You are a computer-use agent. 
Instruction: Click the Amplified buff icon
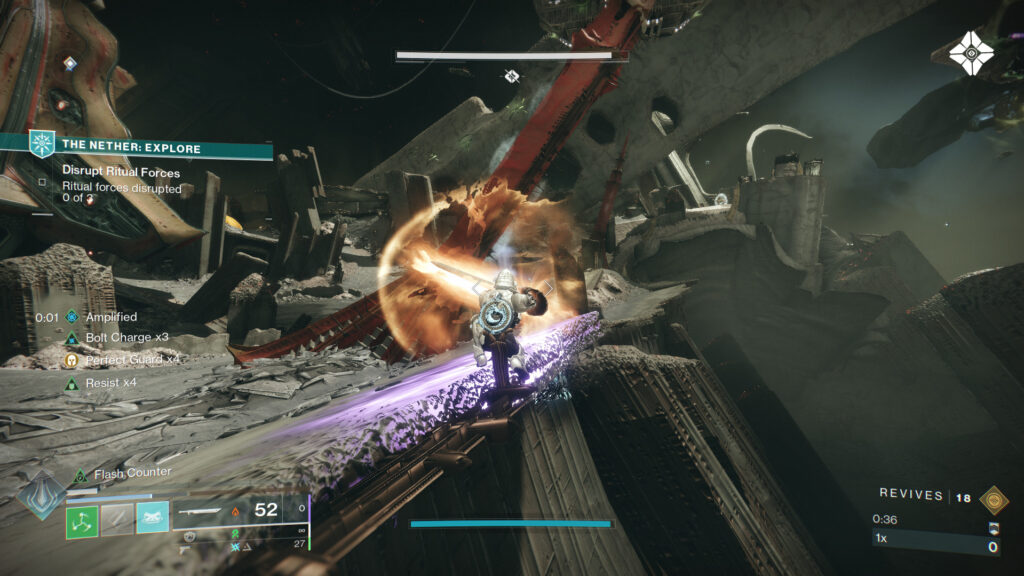71,317
